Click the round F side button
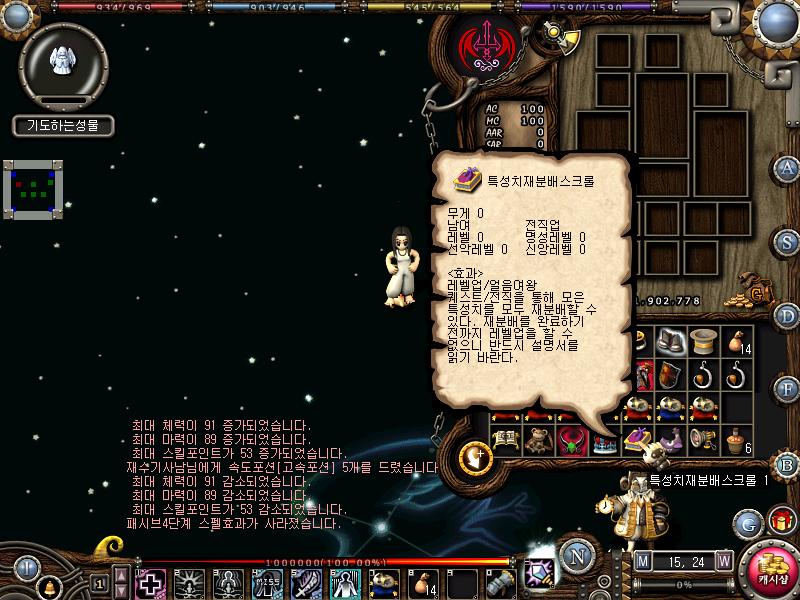 tap(787, 388)
